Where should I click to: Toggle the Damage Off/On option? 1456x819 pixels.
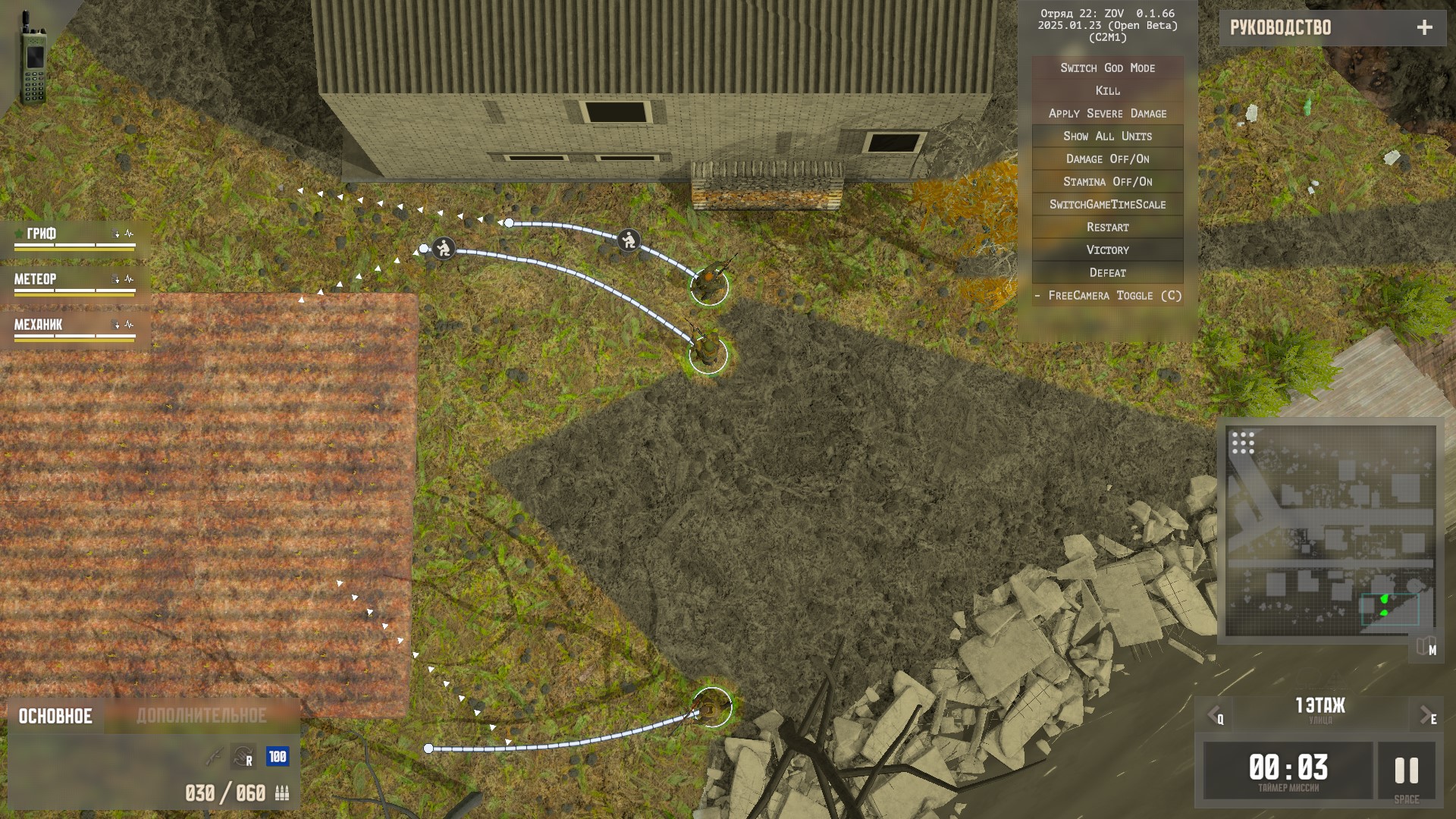coord(1107,159)
